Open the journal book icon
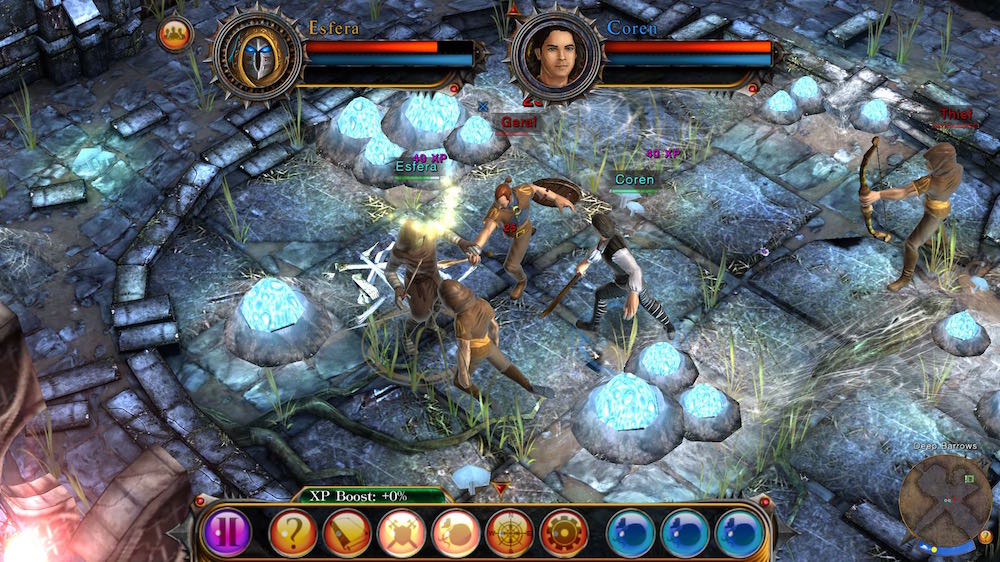This screenshot has height=562, width=1000. [347, 532]
